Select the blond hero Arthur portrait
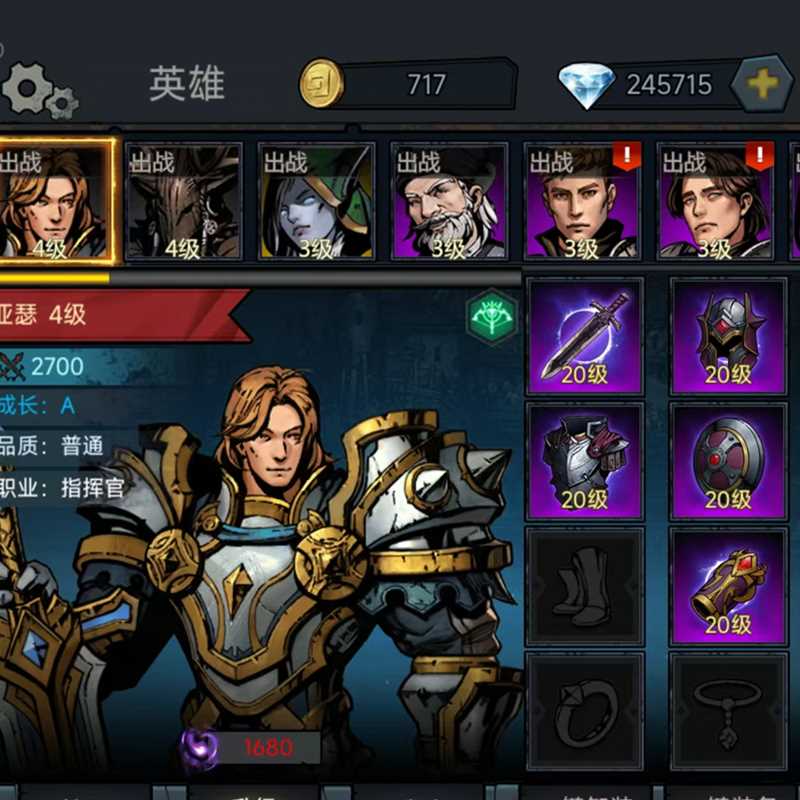The width and height of the screenshot is (800, 800). pyautogui.click(x=56, y=202)
